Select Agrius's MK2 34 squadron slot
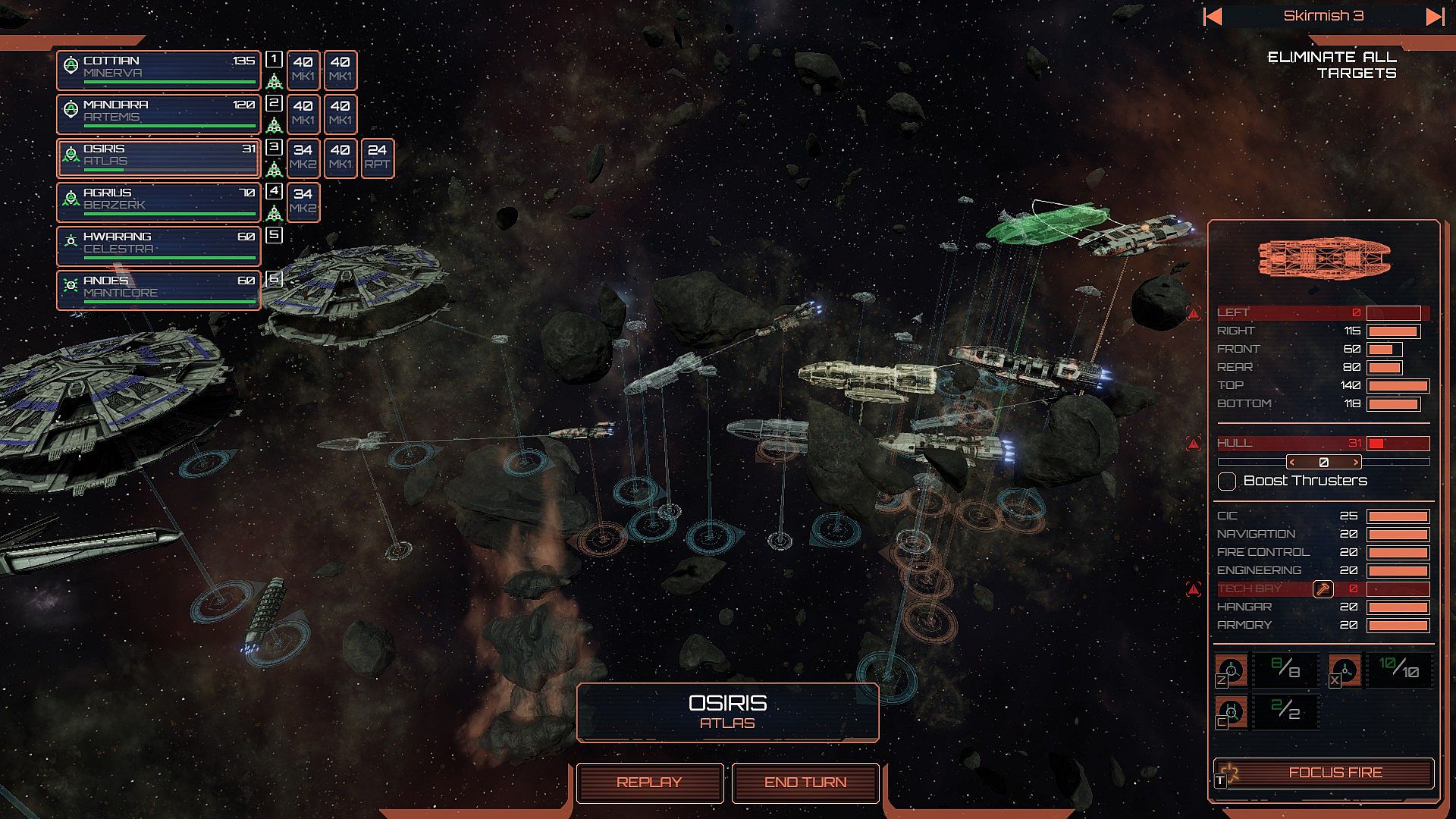 point(303,202)
